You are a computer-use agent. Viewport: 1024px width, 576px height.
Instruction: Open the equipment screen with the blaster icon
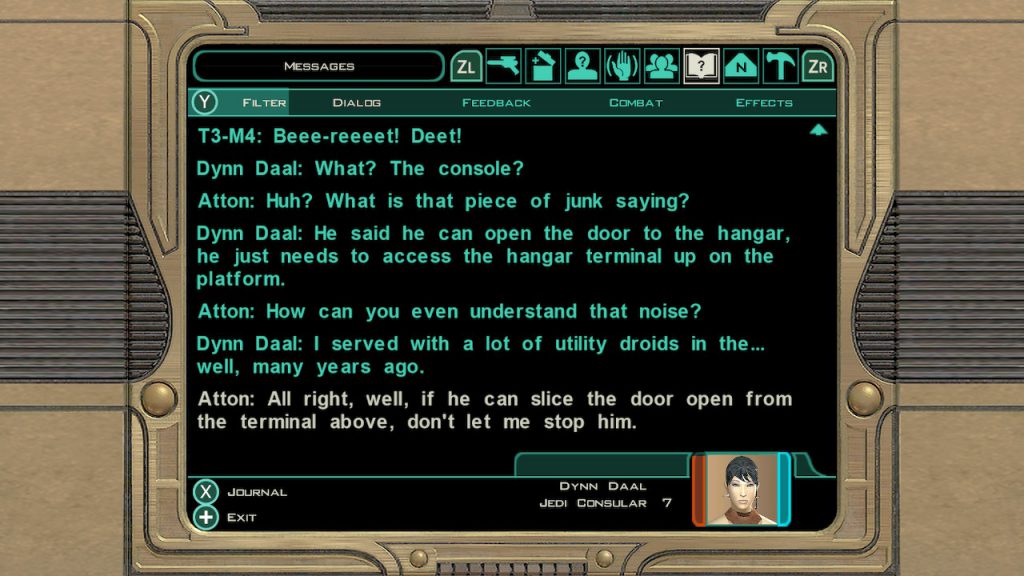(x=503, y=67)
